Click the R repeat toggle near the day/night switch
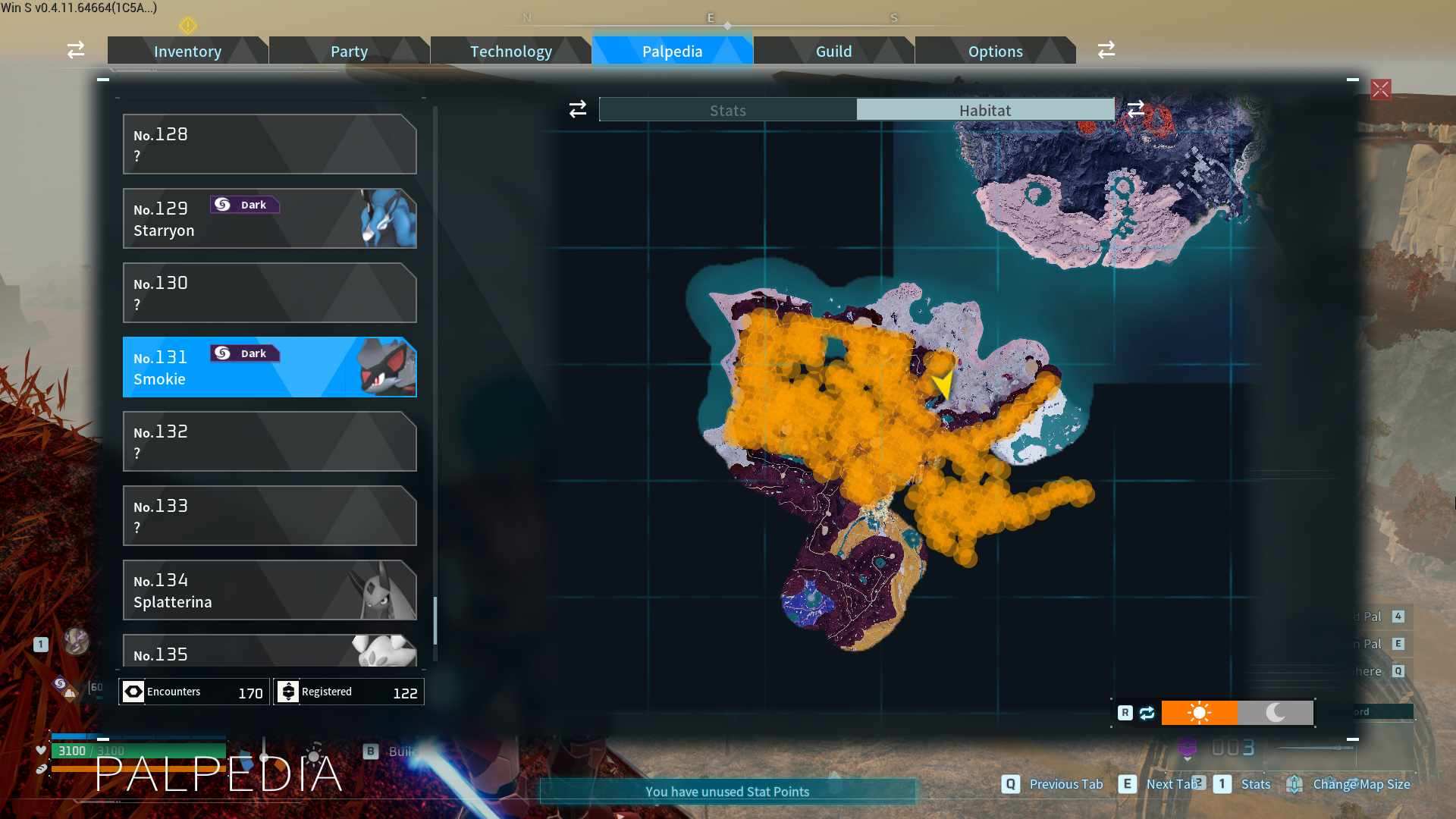 click(1125, 713)
